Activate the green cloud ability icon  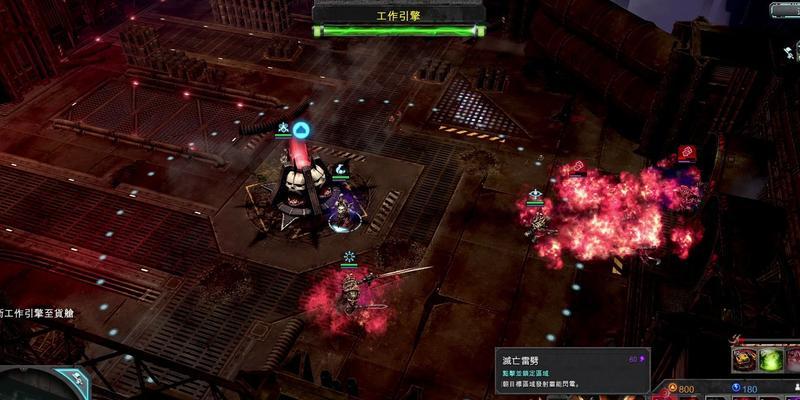tap(771, 359)
